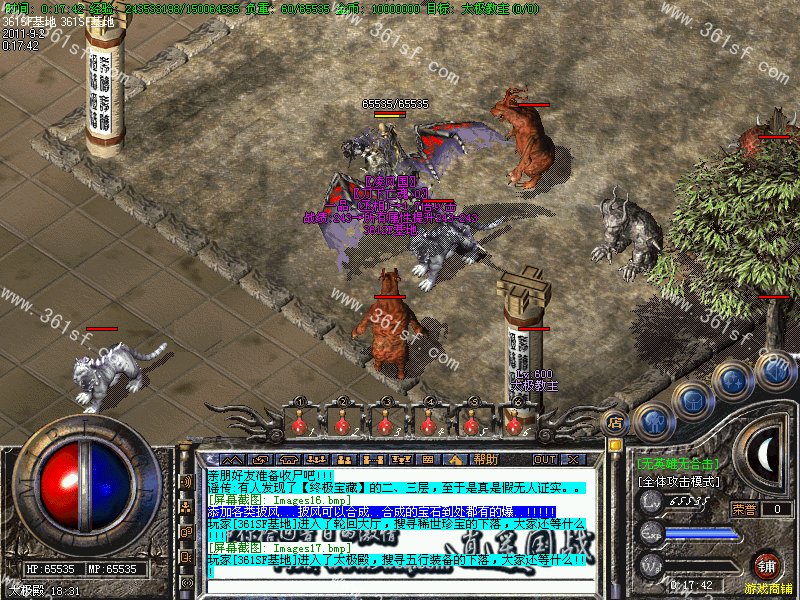Image resolution: width=800 pixels, height=600 pixels.
Task: Select the potion in belt slot 6
Action: tap(514, 422)
